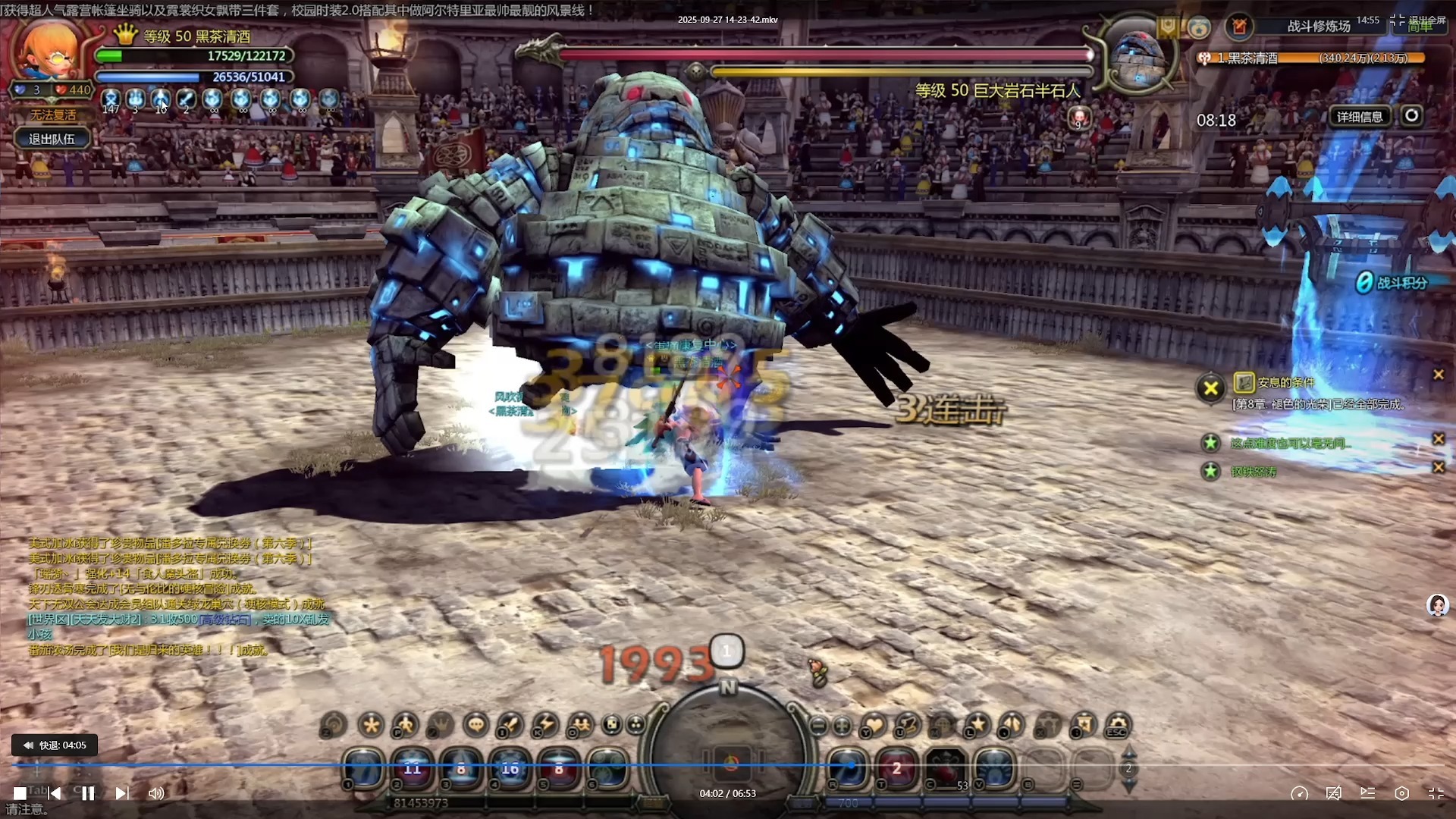
Task: Open the 详细信息 details panel
Action: 1360,117
